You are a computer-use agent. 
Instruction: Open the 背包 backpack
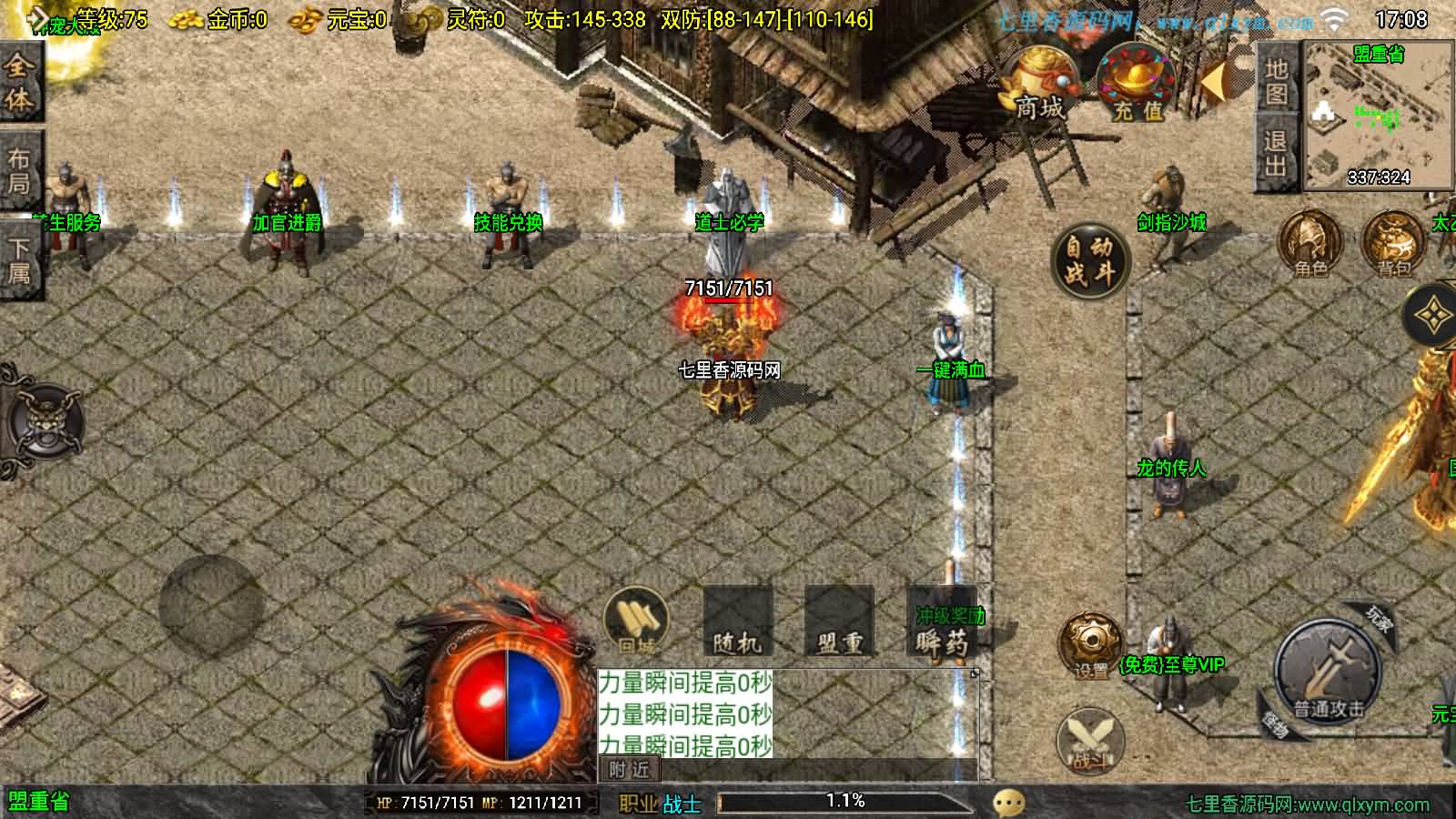[1392, 243]
